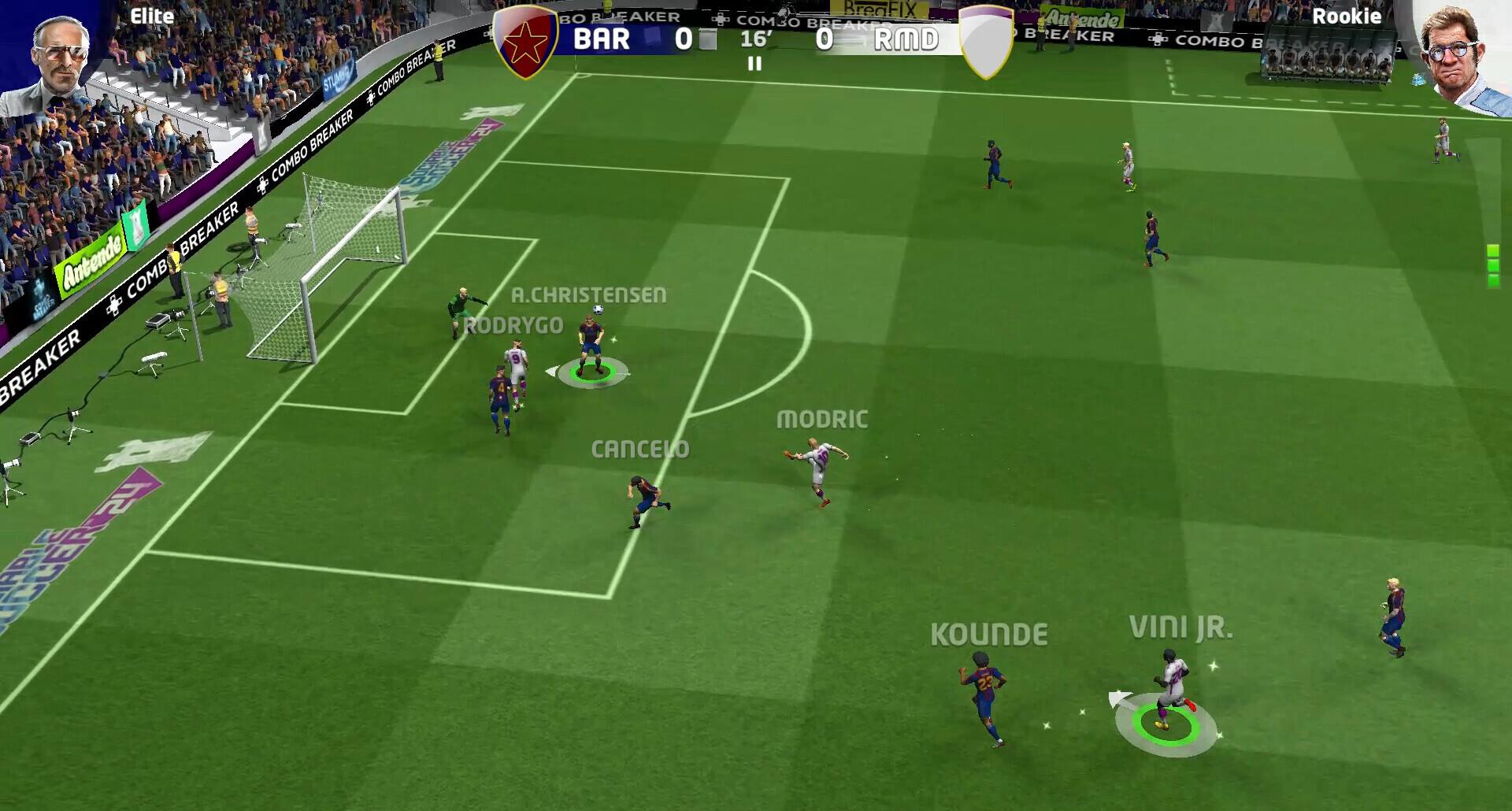Click the BAR team crest with red star

[x=526, y=40]
